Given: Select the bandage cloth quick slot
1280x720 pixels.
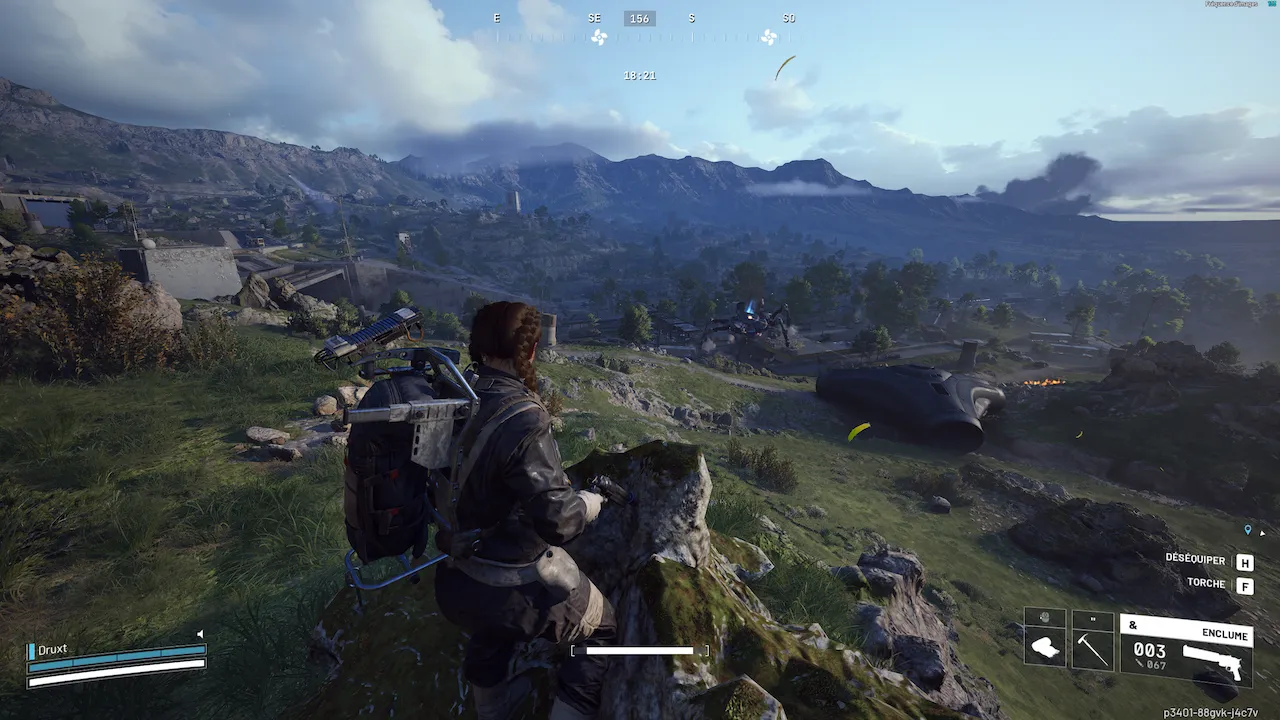Looking at the screenshot, I should (x=1044, y=648).
